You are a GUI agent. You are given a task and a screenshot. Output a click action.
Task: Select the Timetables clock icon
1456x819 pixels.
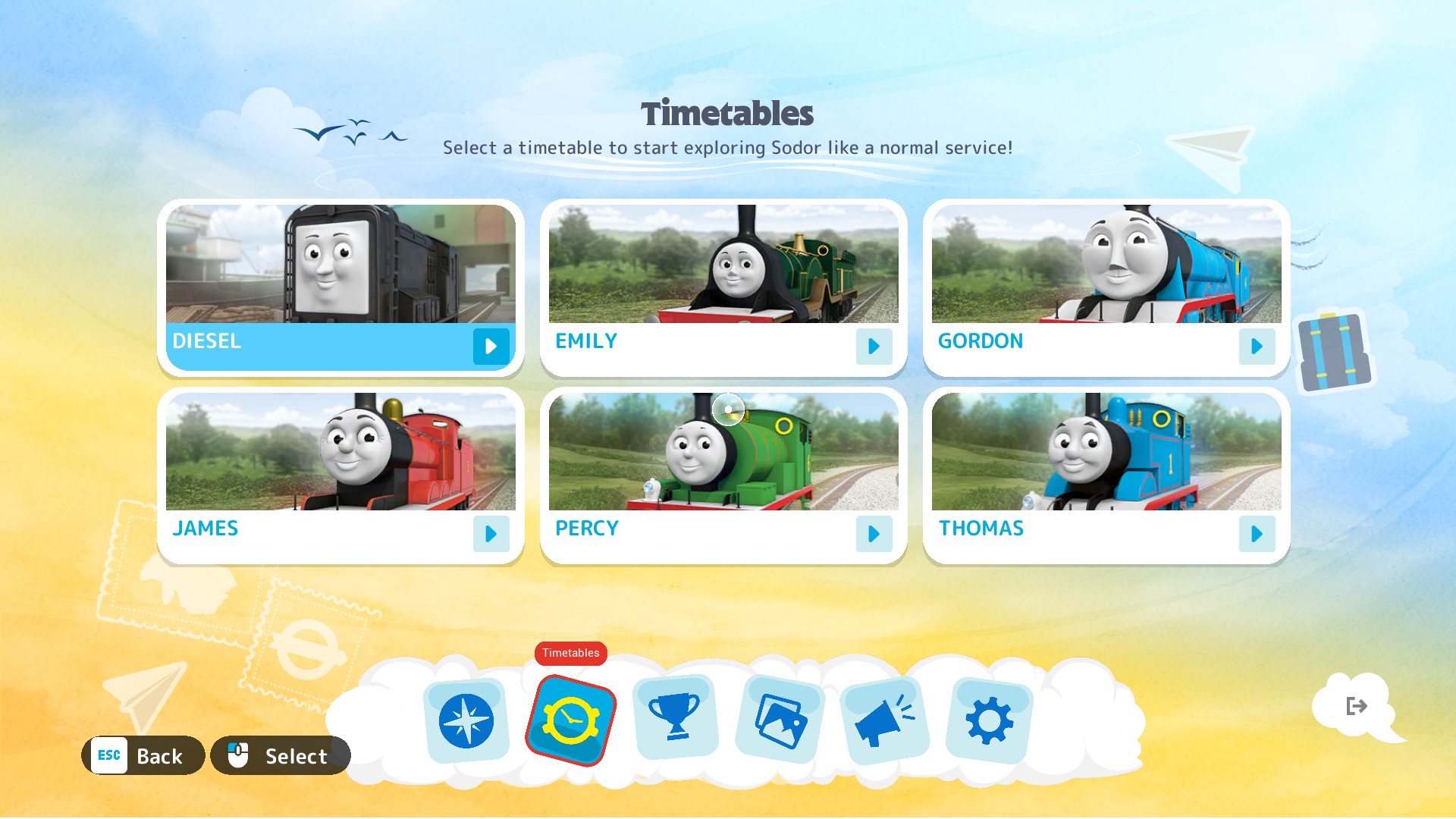tap(570, 720)
